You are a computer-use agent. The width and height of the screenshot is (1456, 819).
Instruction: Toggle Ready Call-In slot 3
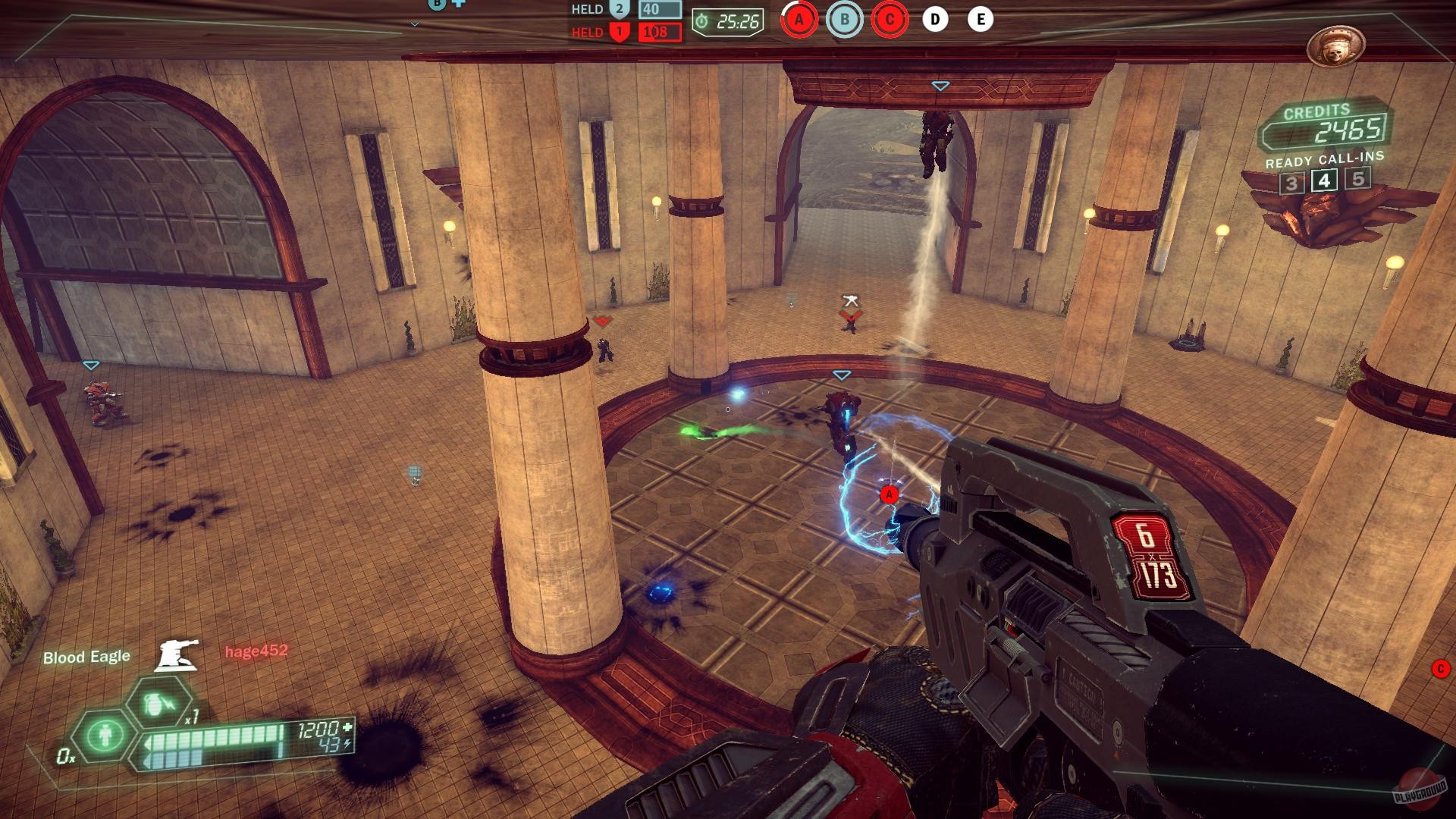pos(1291,182)
